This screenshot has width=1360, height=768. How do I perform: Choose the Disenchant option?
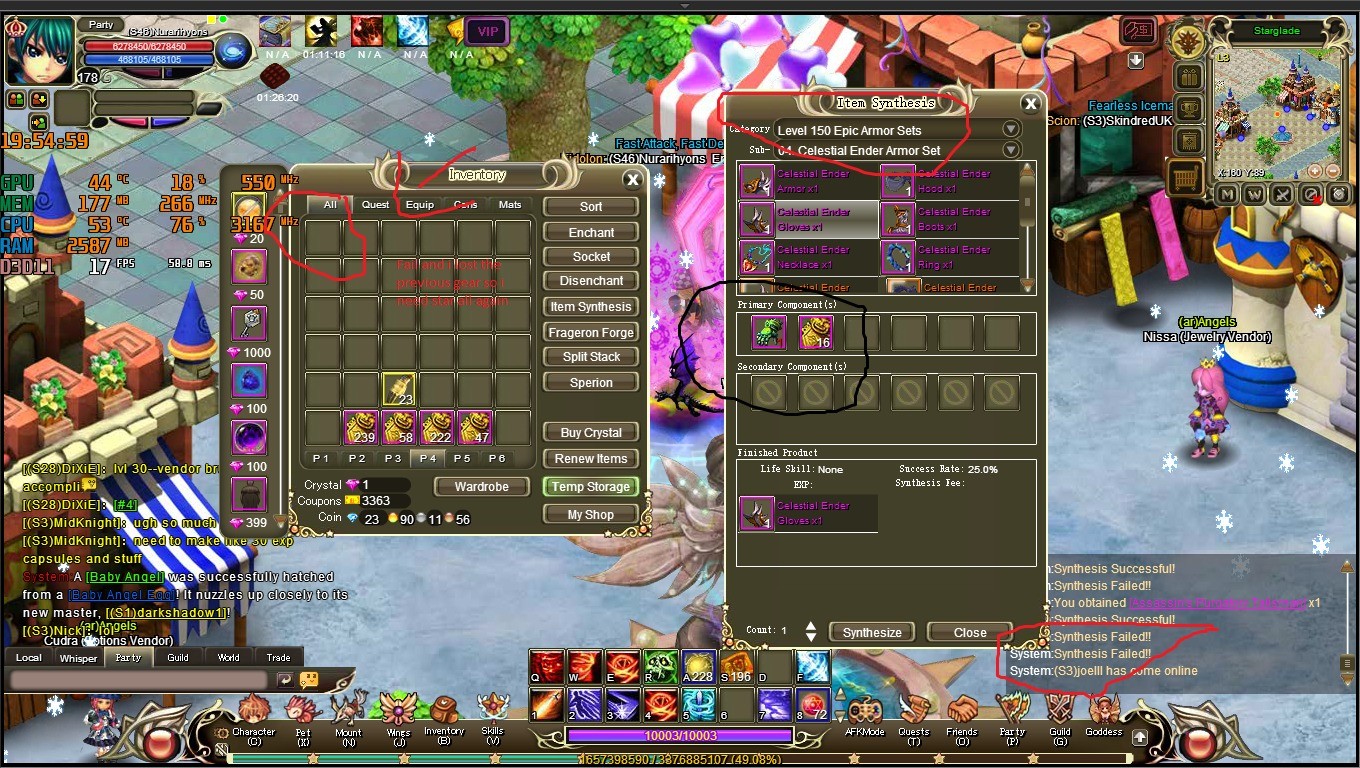591,281
